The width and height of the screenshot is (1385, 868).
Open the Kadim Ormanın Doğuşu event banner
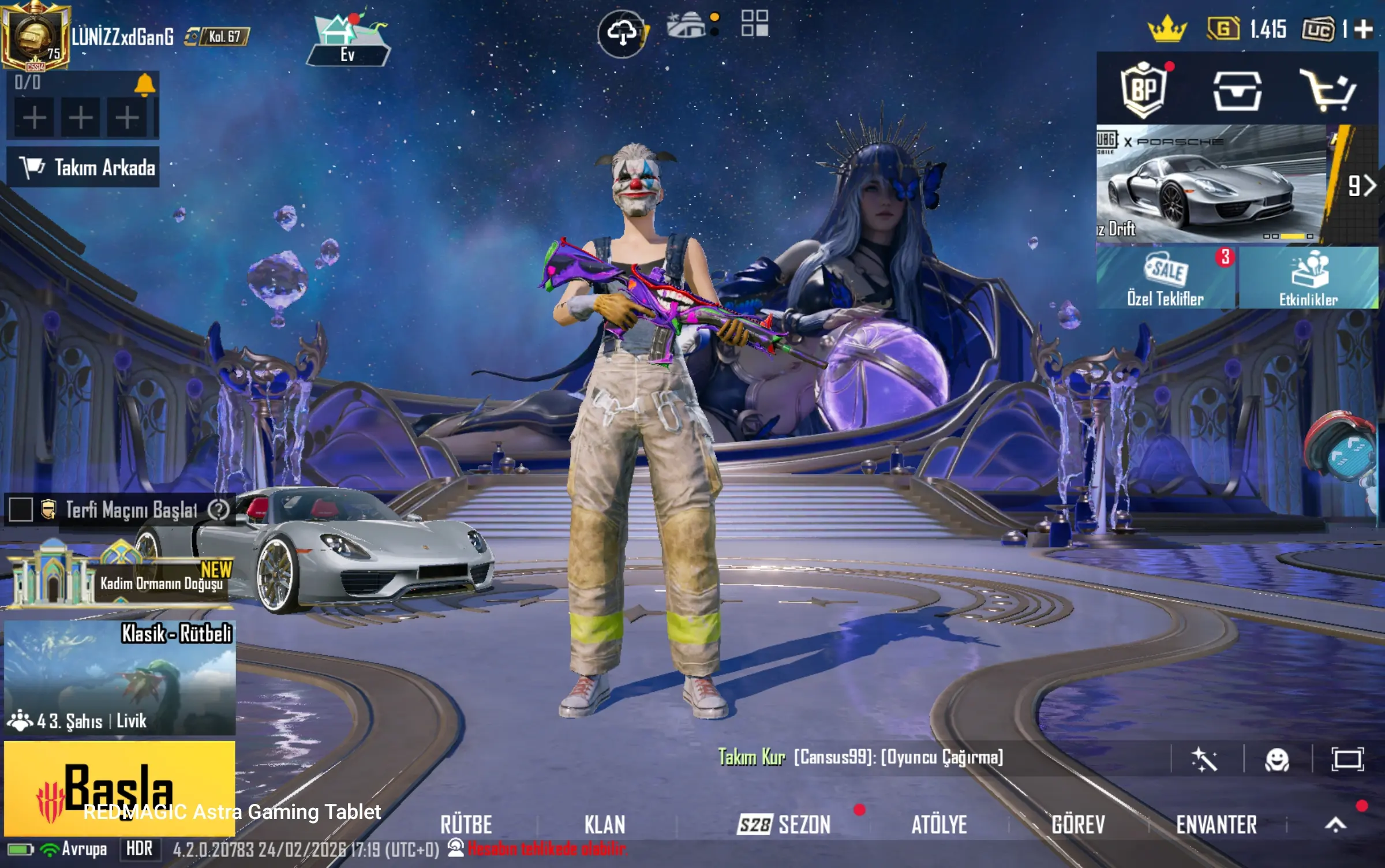pyautogui.click(x=119, y=575)
